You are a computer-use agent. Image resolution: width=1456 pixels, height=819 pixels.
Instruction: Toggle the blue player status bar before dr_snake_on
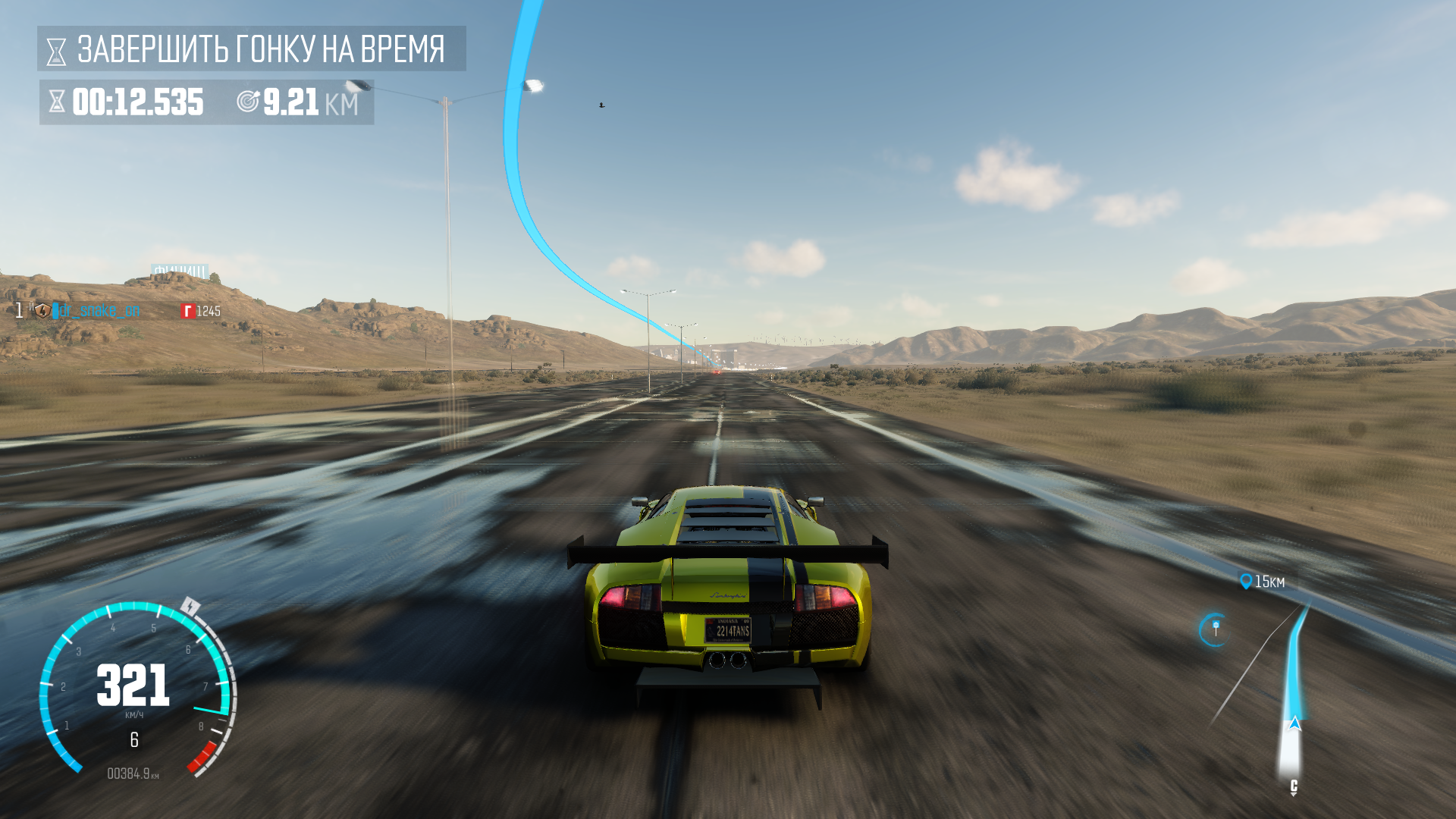click(55, 310)
